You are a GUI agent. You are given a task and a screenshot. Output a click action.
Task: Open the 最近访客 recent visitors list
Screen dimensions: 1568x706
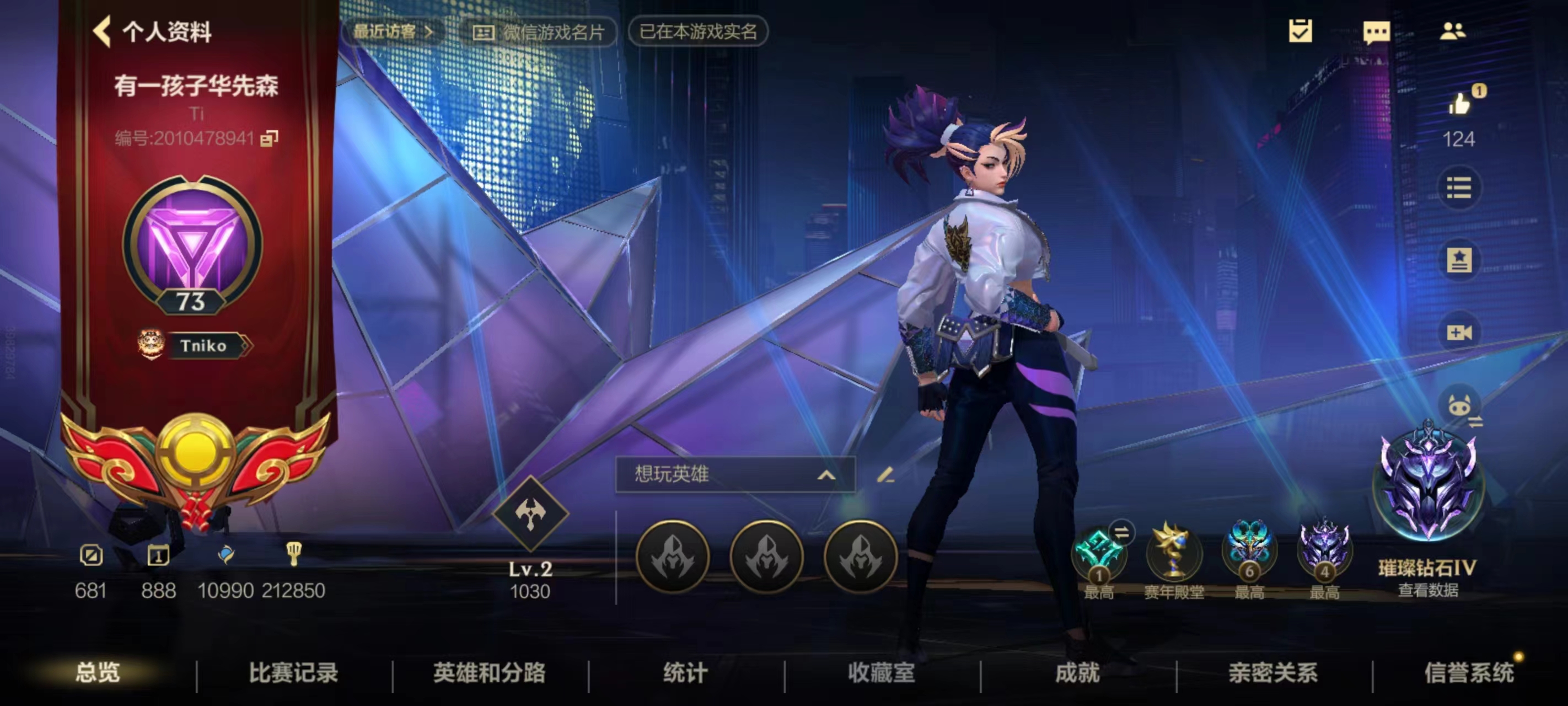[x=393, y=31]
